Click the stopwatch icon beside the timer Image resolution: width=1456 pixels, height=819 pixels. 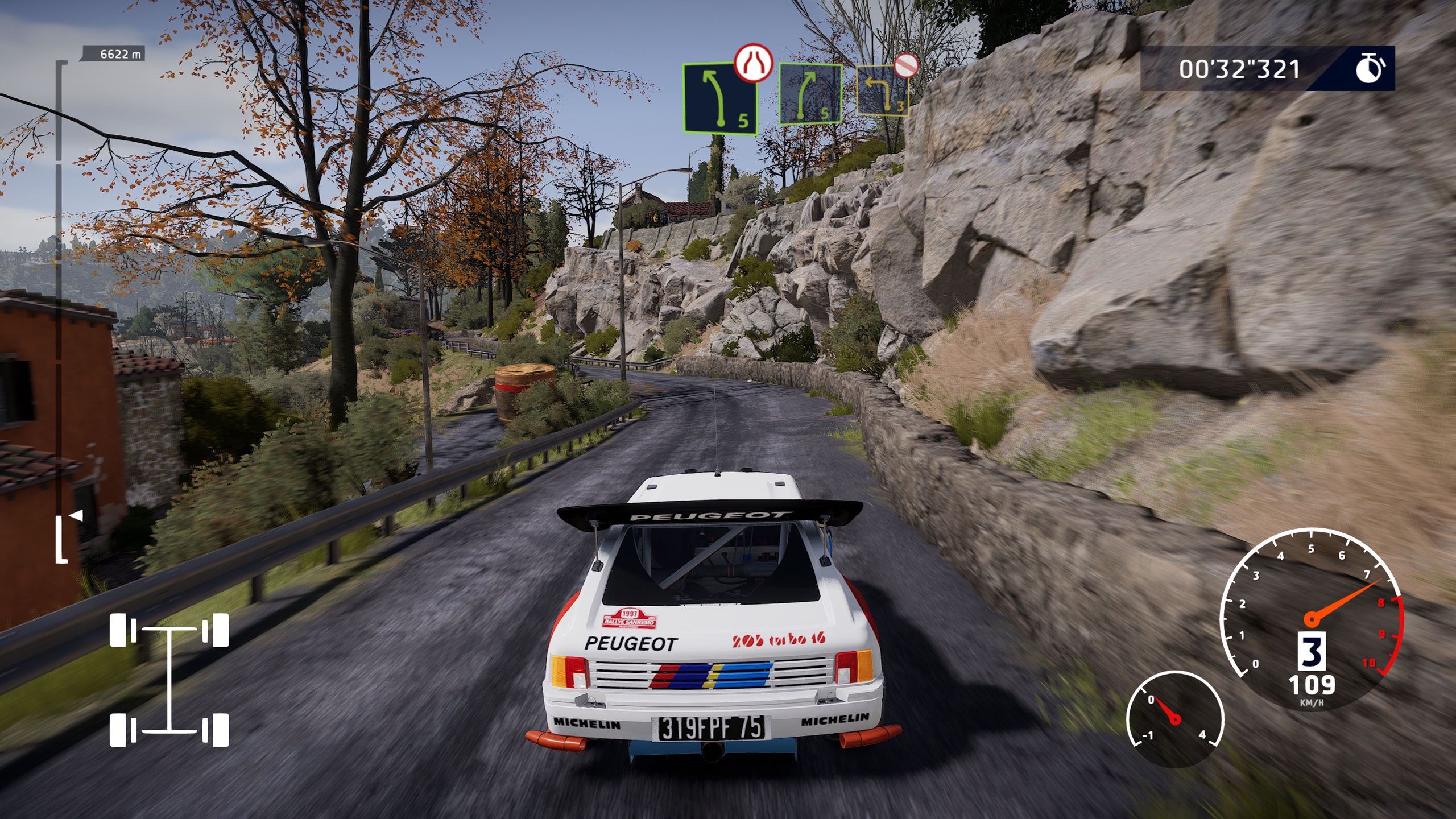click(1370, 69)
